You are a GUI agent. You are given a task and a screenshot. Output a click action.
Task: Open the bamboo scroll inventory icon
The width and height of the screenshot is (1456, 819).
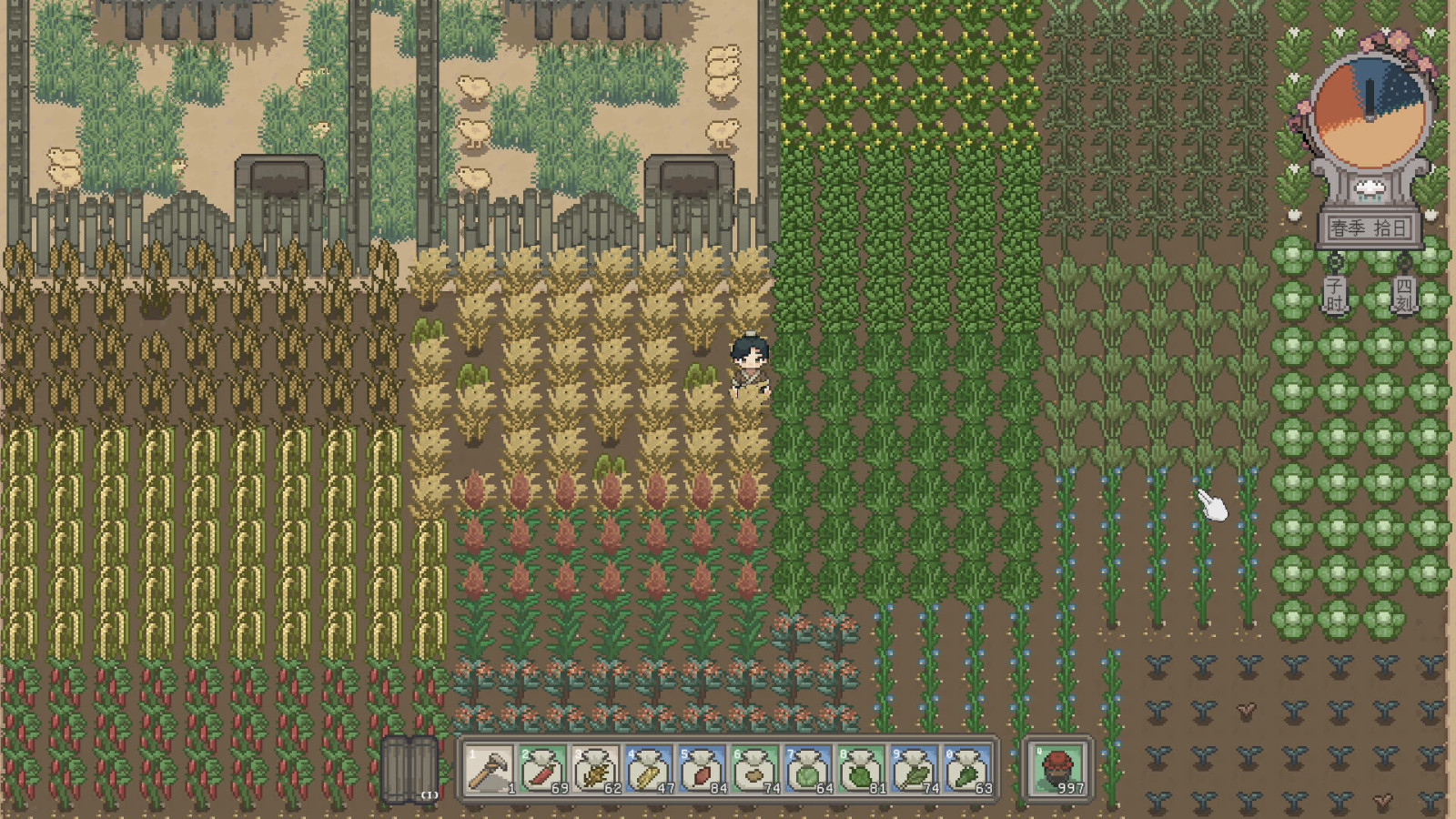[409, 770]
